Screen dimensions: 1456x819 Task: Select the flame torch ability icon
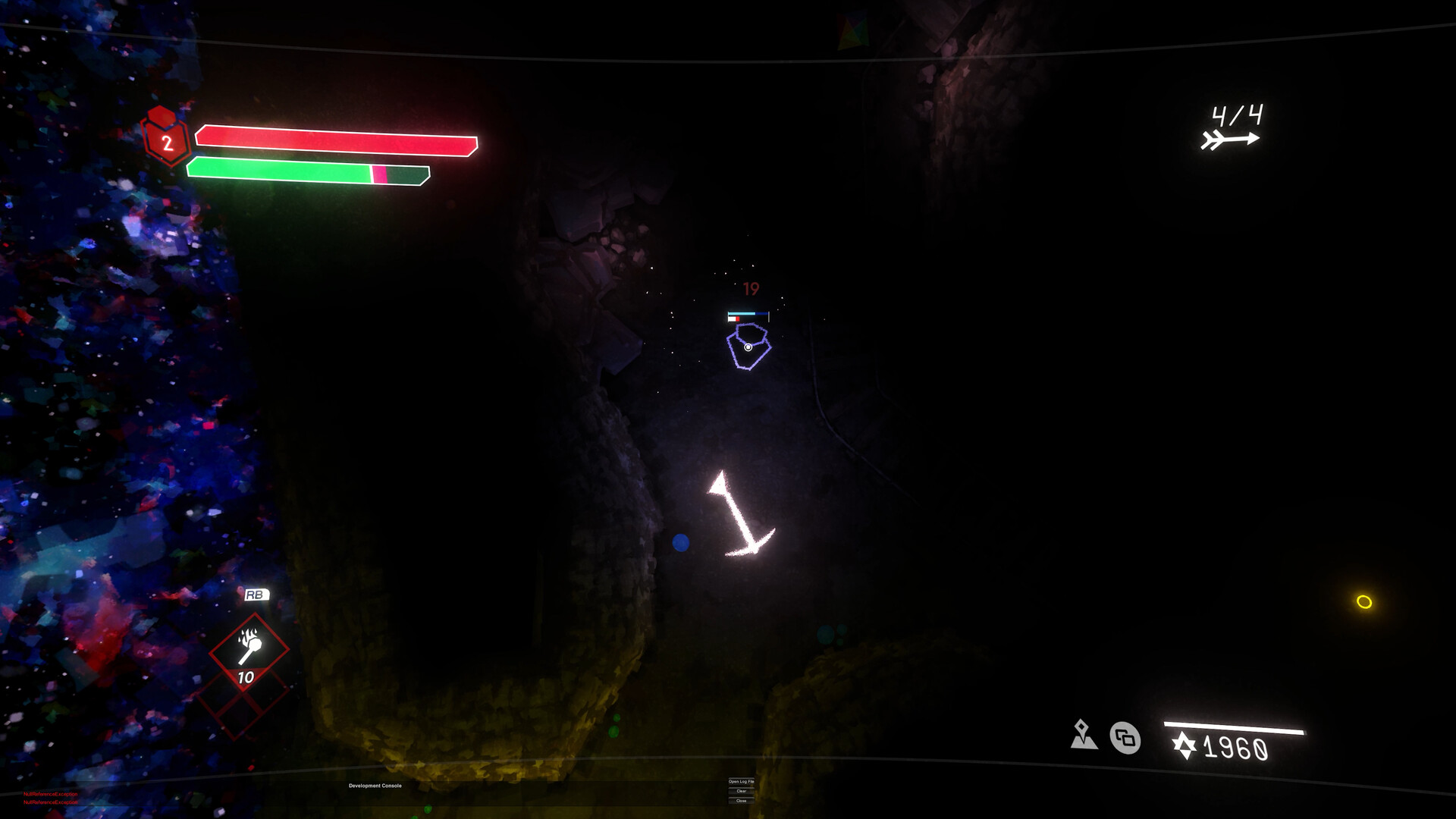click(x=251, y=649)
